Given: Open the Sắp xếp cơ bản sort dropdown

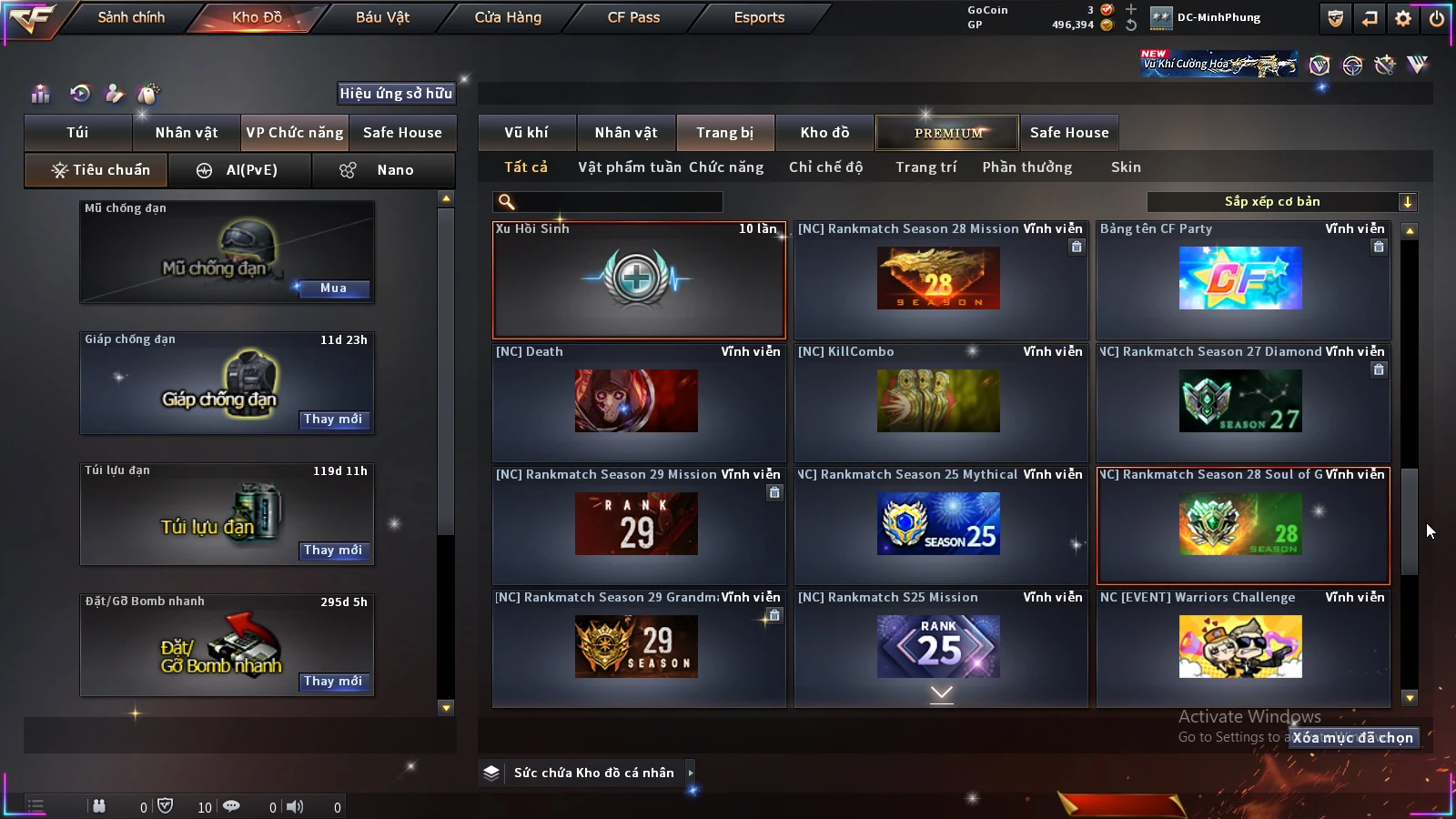Looking at the screenshot, I should [x=1281, y=202].
